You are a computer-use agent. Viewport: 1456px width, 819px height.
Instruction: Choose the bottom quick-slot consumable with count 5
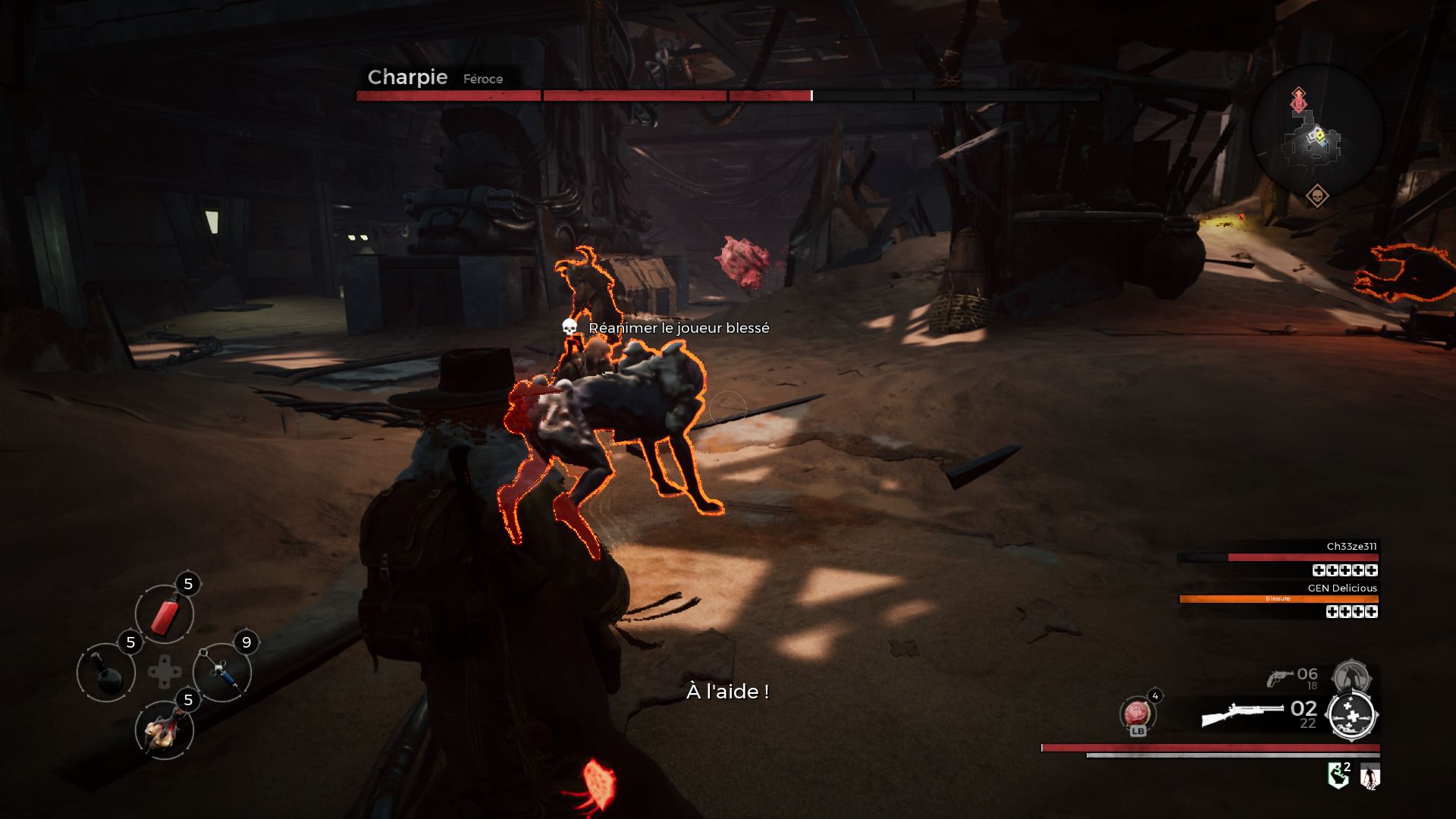click(164, 730)
